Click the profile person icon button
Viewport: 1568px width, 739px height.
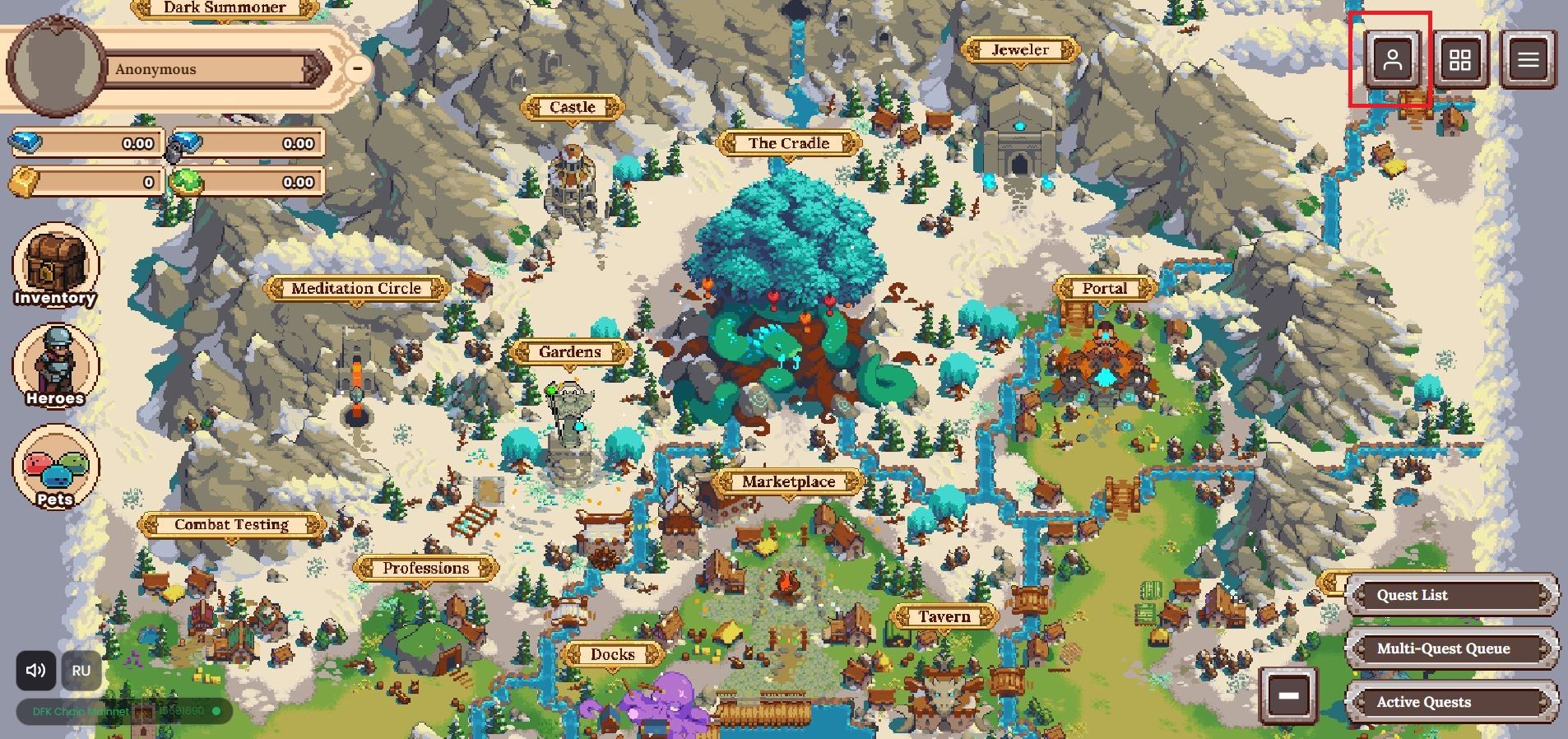pyautogui.click(x=1392, y=60)
